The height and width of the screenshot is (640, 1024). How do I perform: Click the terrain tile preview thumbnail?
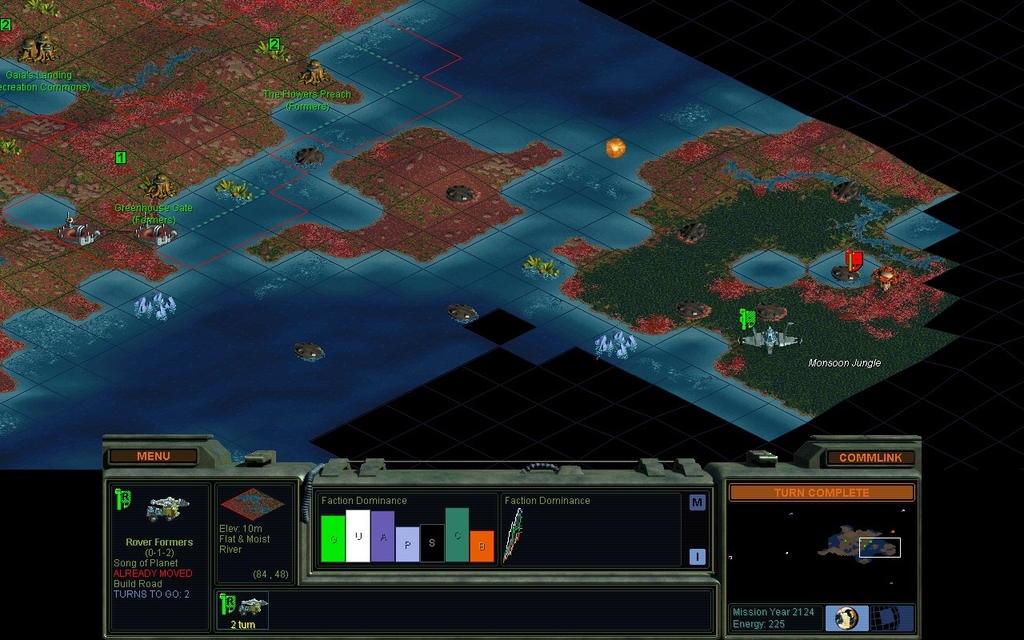(x=252, y=505)
